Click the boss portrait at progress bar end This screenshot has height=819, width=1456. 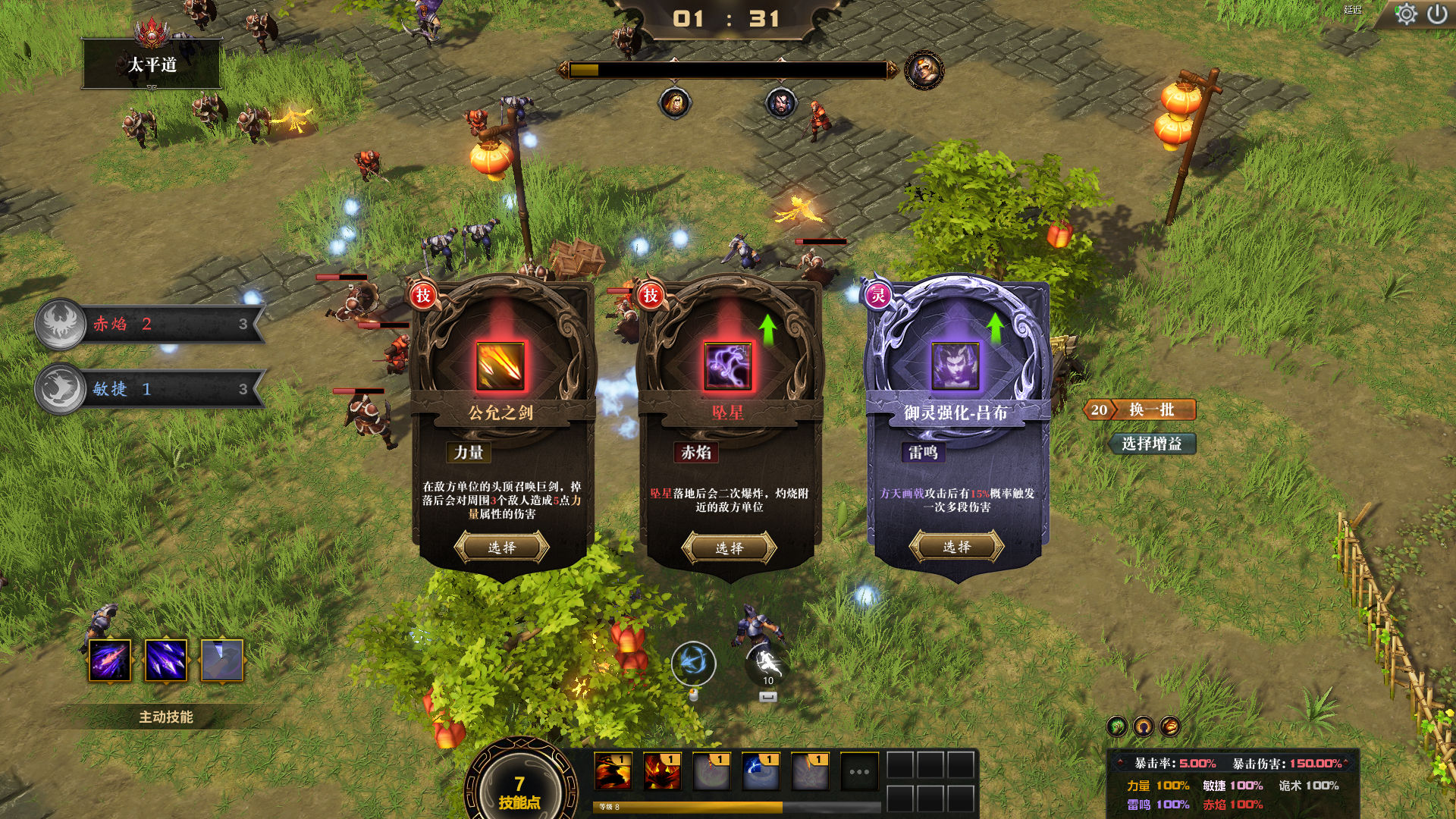coord(924,71)
